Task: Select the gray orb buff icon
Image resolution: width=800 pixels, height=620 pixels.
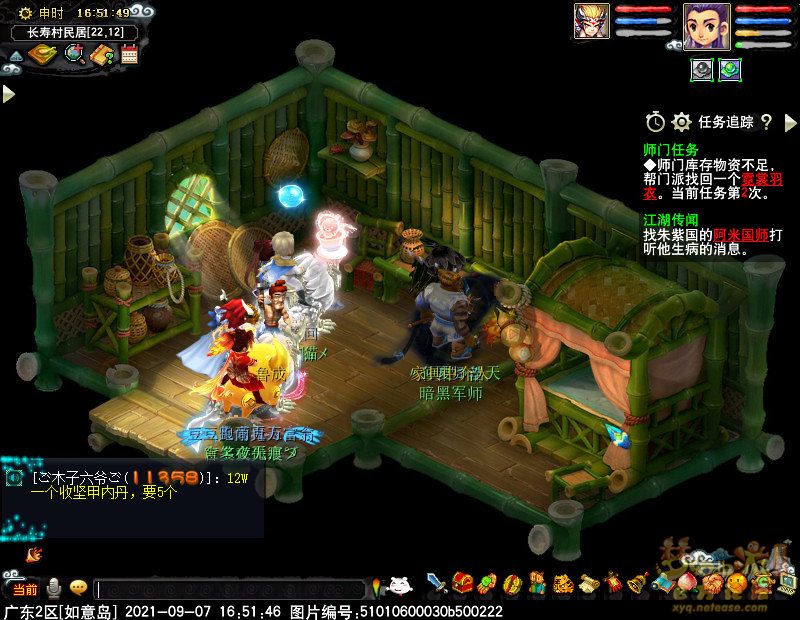Action: 702,69
